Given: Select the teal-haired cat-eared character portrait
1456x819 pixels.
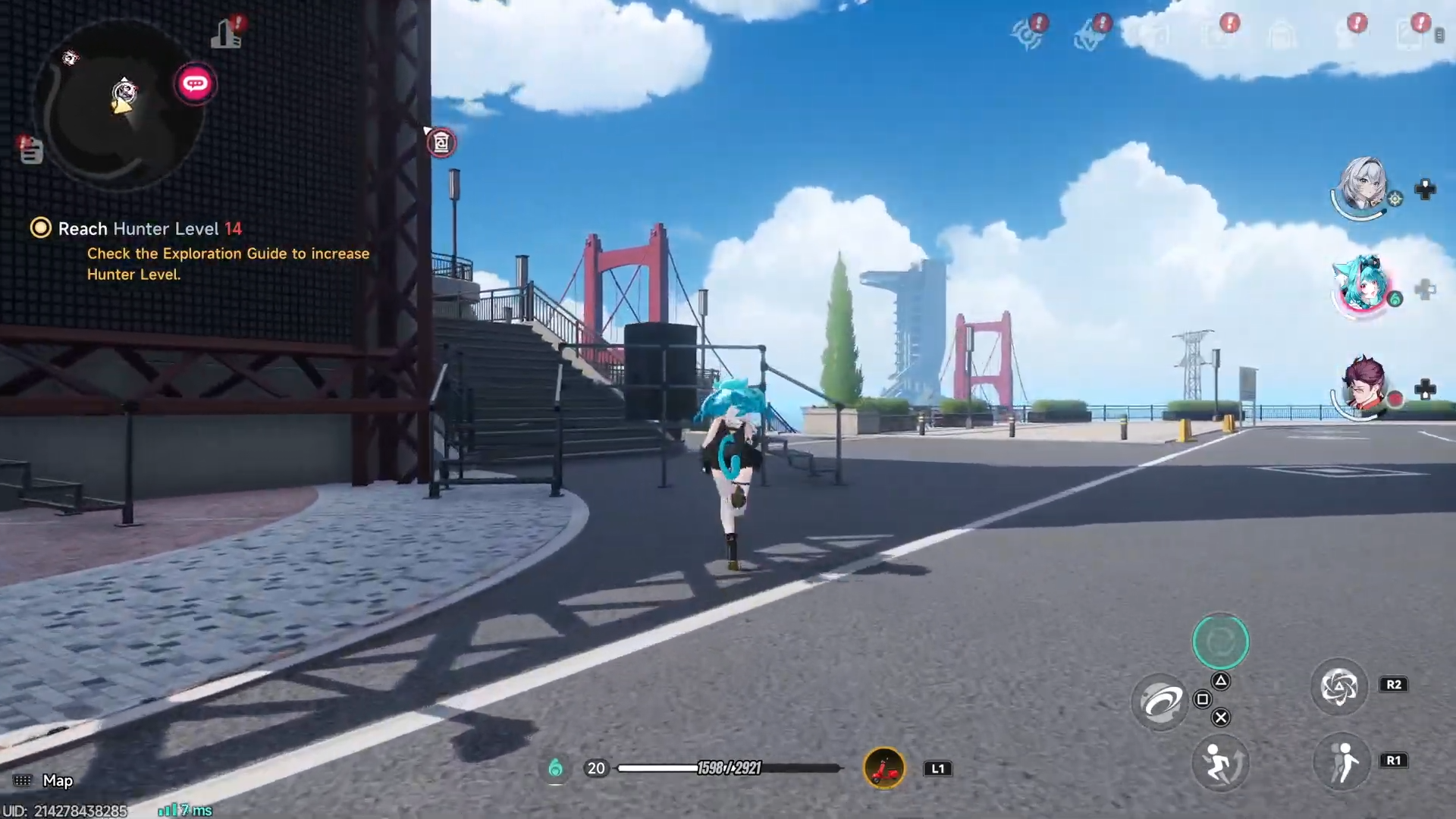Looking at the screenshot, I should pos(1363,287).
